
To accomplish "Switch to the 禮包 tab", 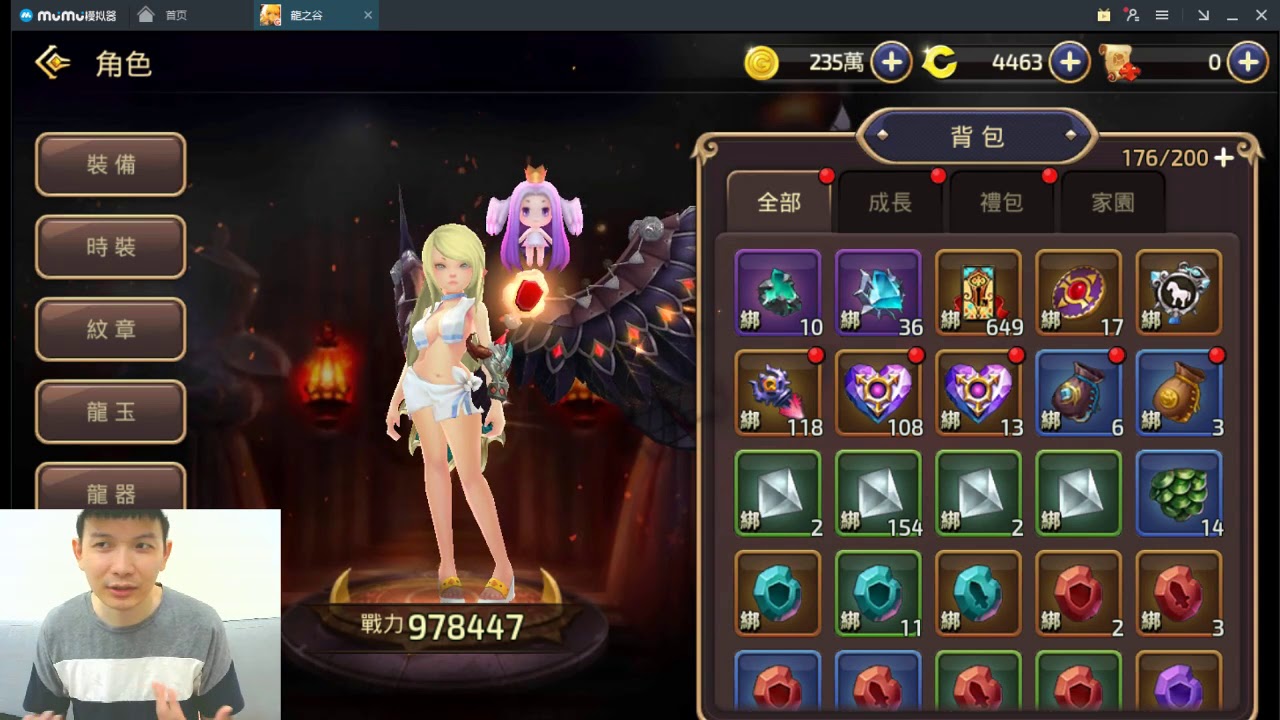I will coord(1001,203).
